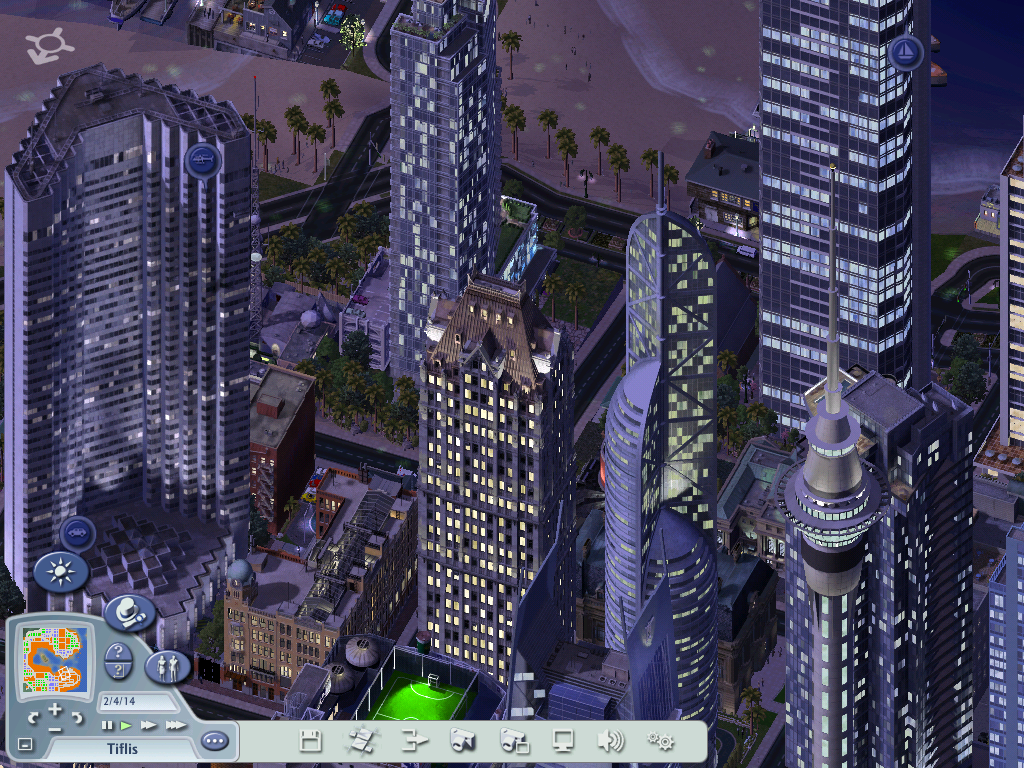Enter My Sim mode with the two figures
The width and height of the screenshot is (1024, 768).
tap(168, 665)
